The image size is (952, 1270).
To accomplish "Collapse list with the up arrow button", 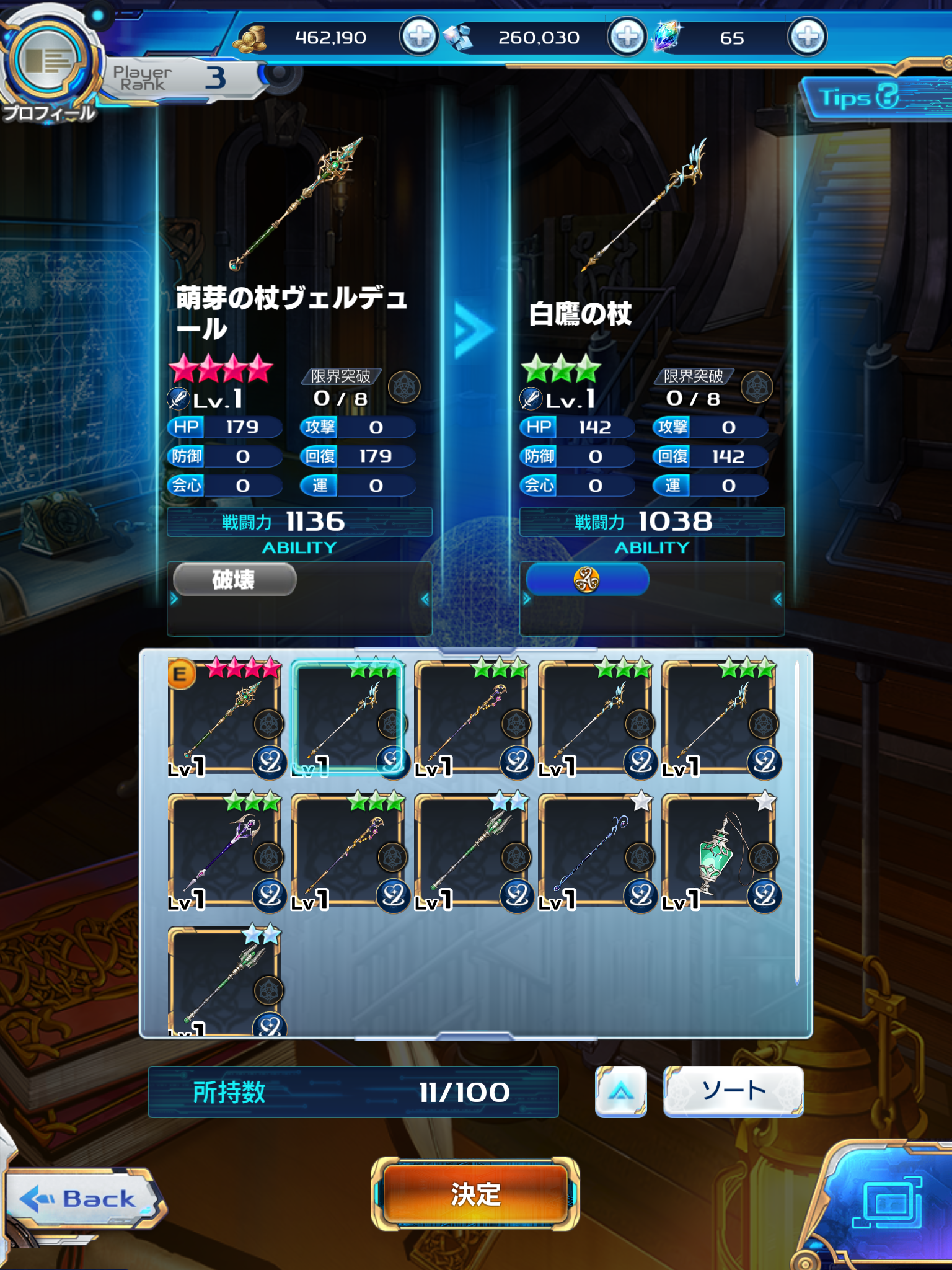I will pos(620,1091).
